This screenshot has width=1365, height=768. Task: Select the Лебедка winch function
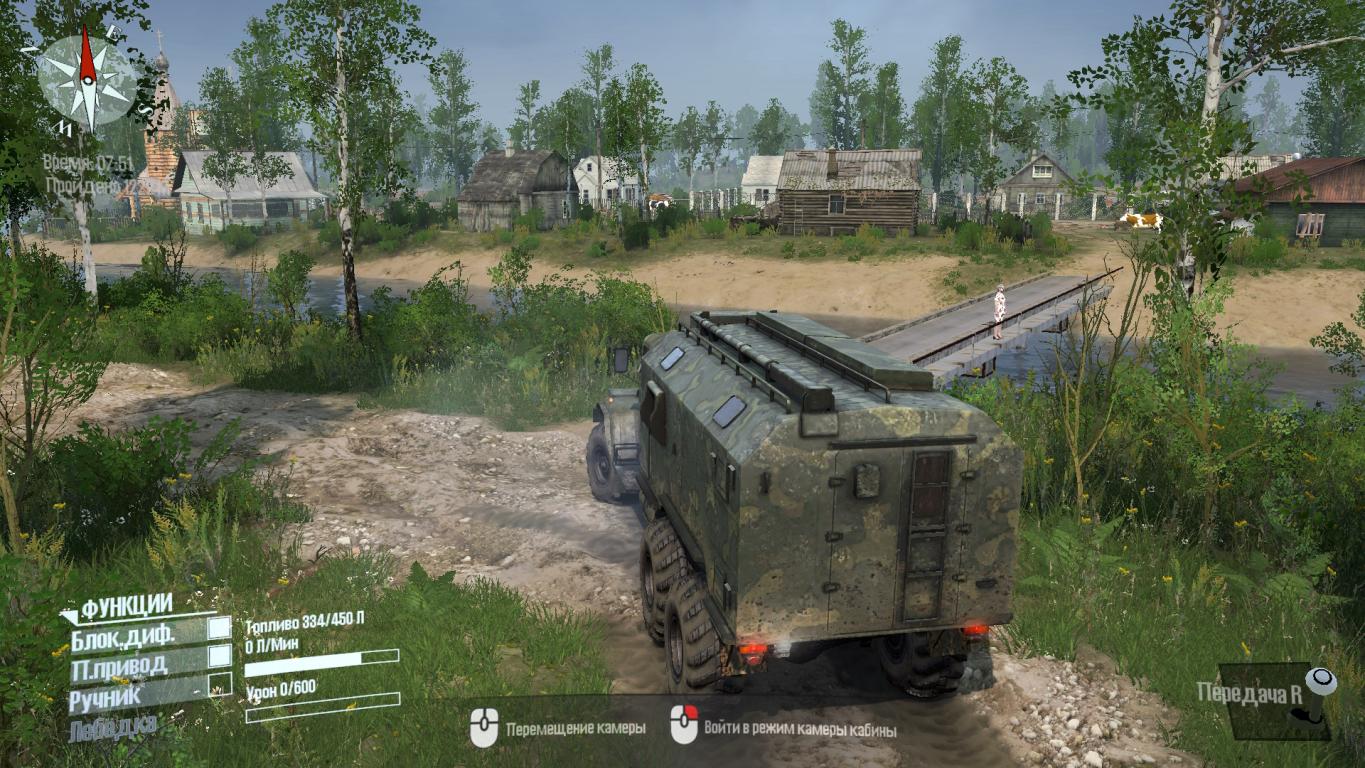pyautogui.click(x=113, y=727)
